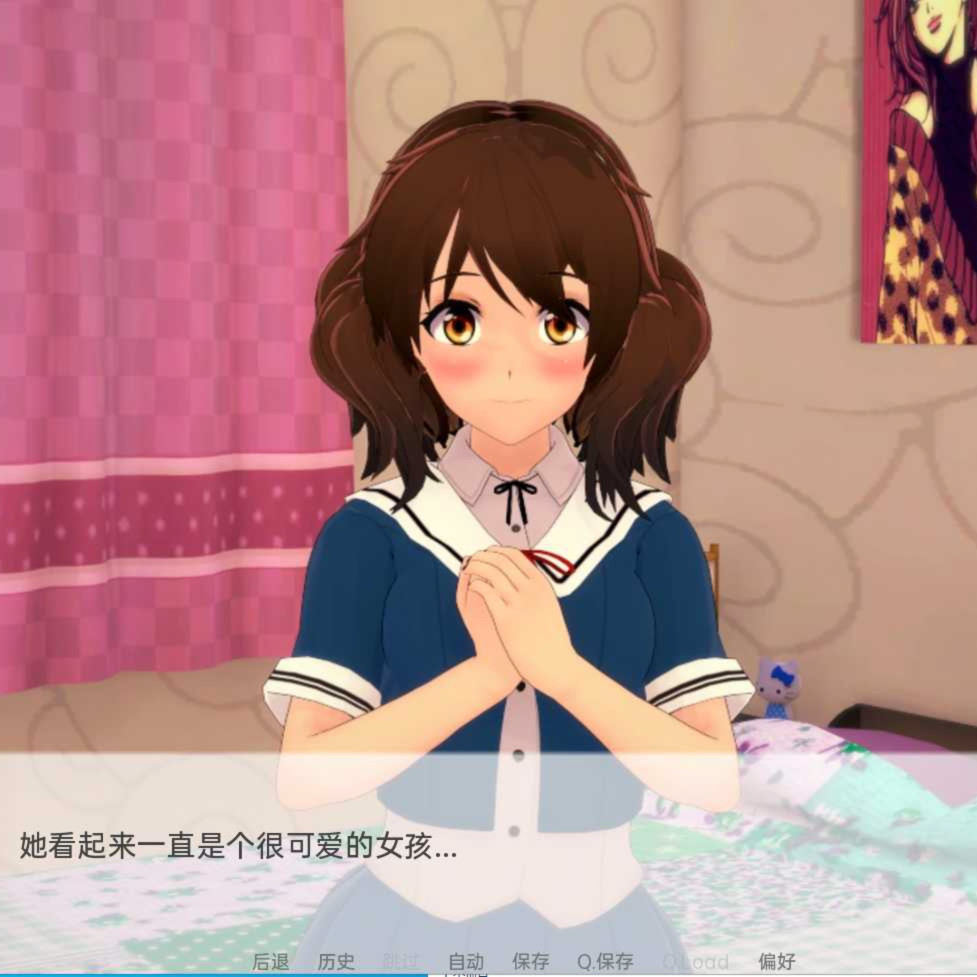Click the faded Q.Load quick load button
Viewport: 977px width, 977px height.
(x=696, y=962)
